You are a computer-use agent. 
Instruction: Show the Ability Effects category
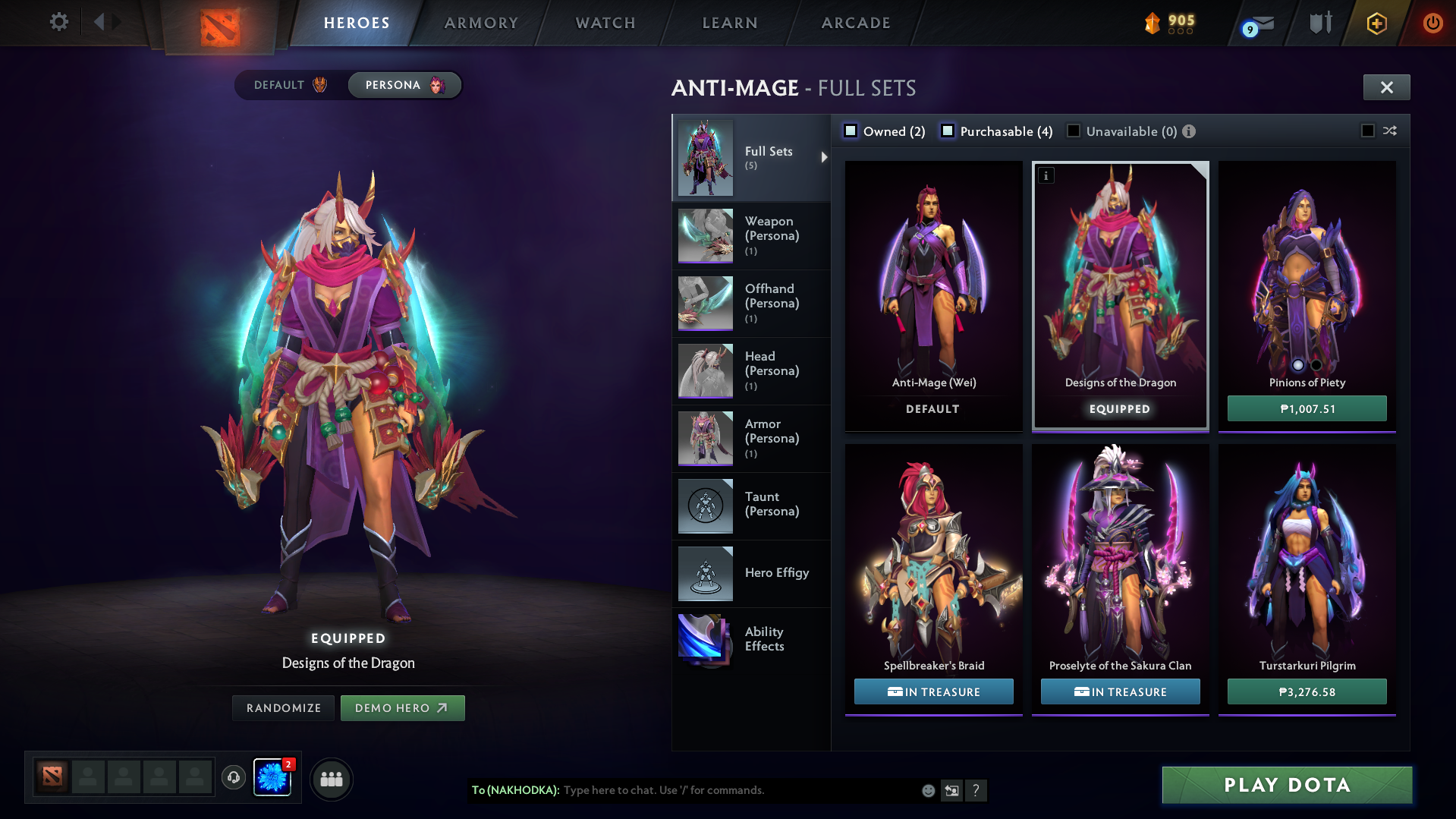(x=751, y=639)
